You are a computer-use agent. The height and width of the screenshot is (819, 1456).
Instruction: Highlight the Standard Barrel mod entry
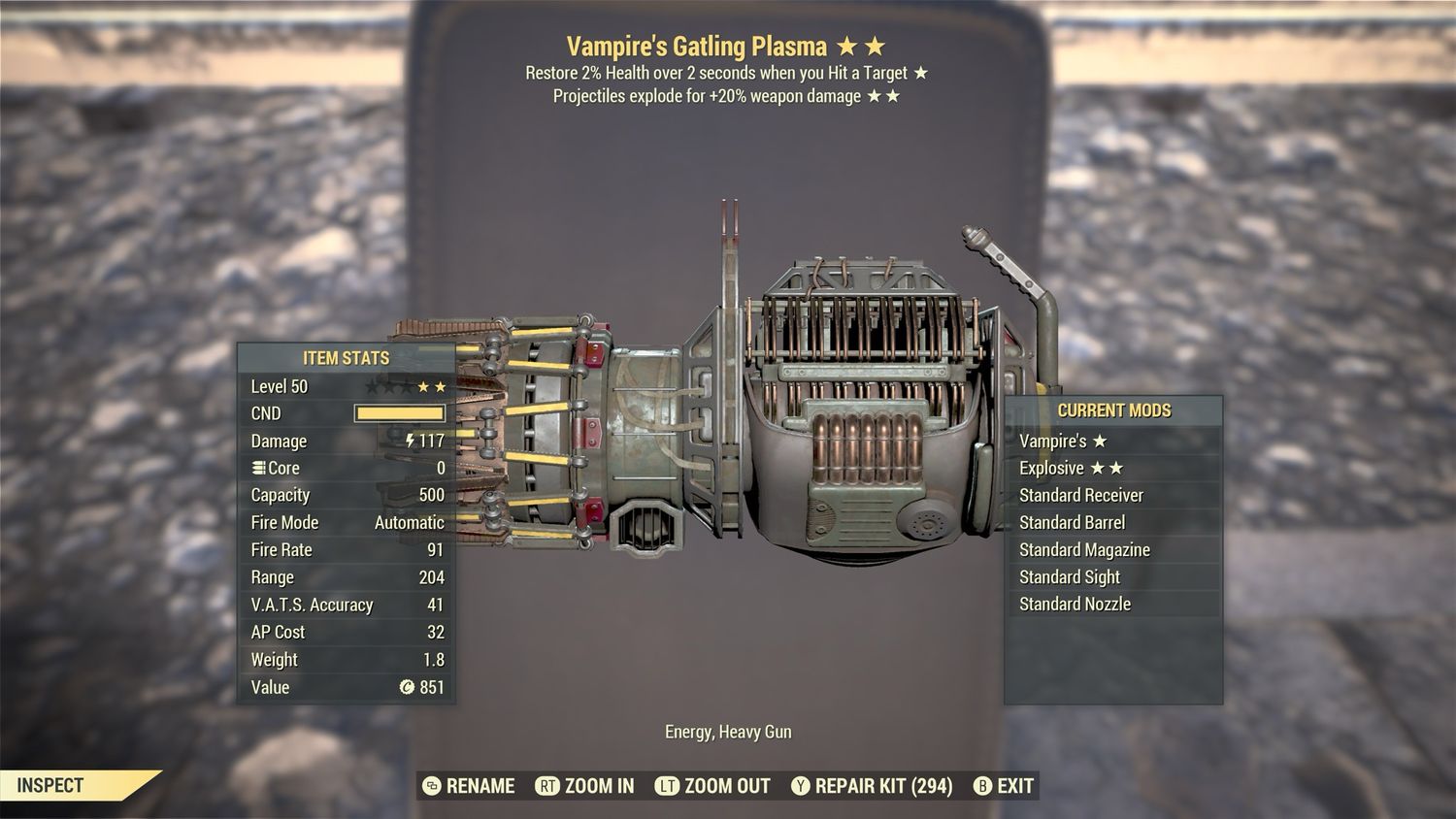(1112, 522)
